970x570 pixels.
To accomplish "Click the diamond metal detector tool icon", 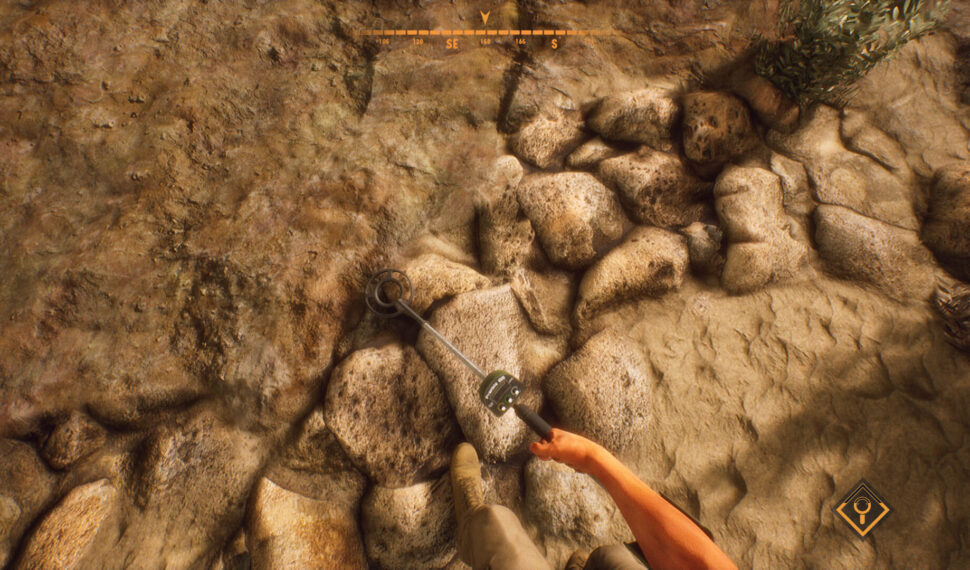I will (861, 508).
